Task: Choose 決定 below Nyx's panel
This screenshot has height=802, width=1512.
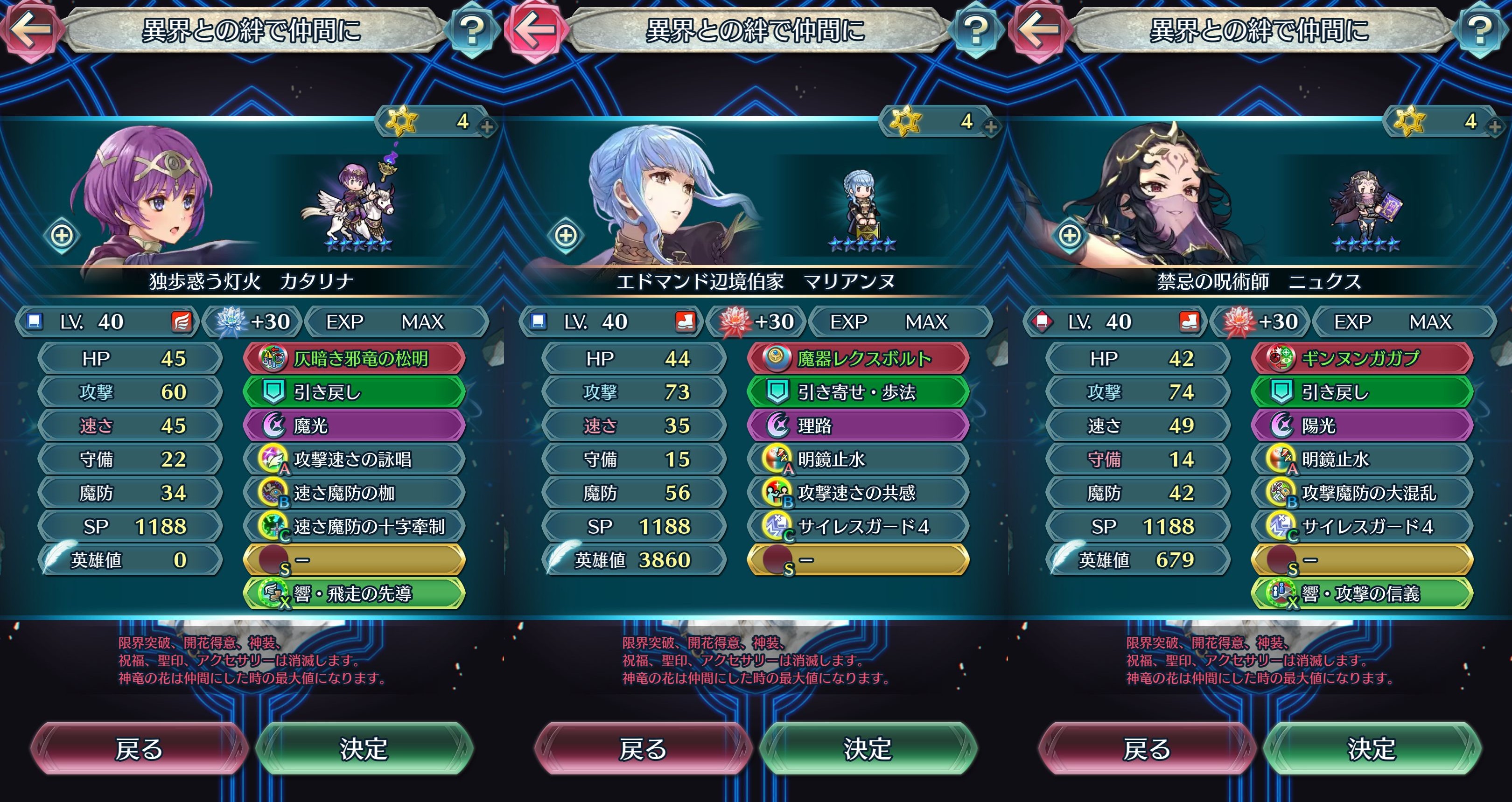Action: [x=1372, y=749]
